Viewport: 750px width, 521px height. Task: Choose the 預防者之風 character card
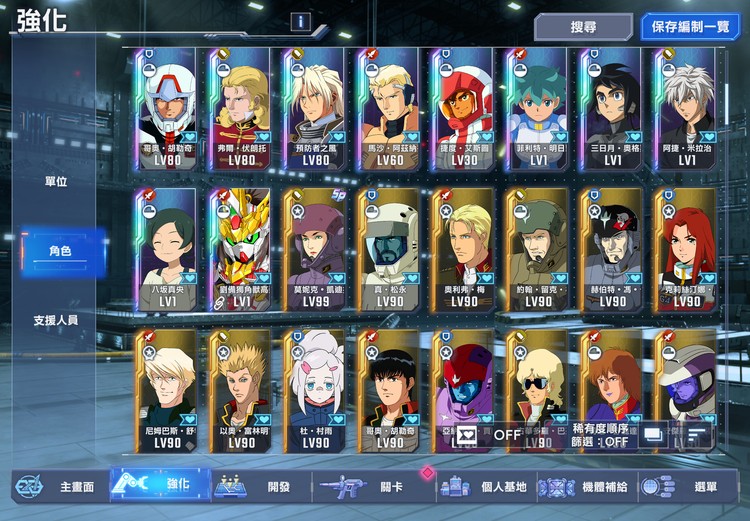pos(316,110)
